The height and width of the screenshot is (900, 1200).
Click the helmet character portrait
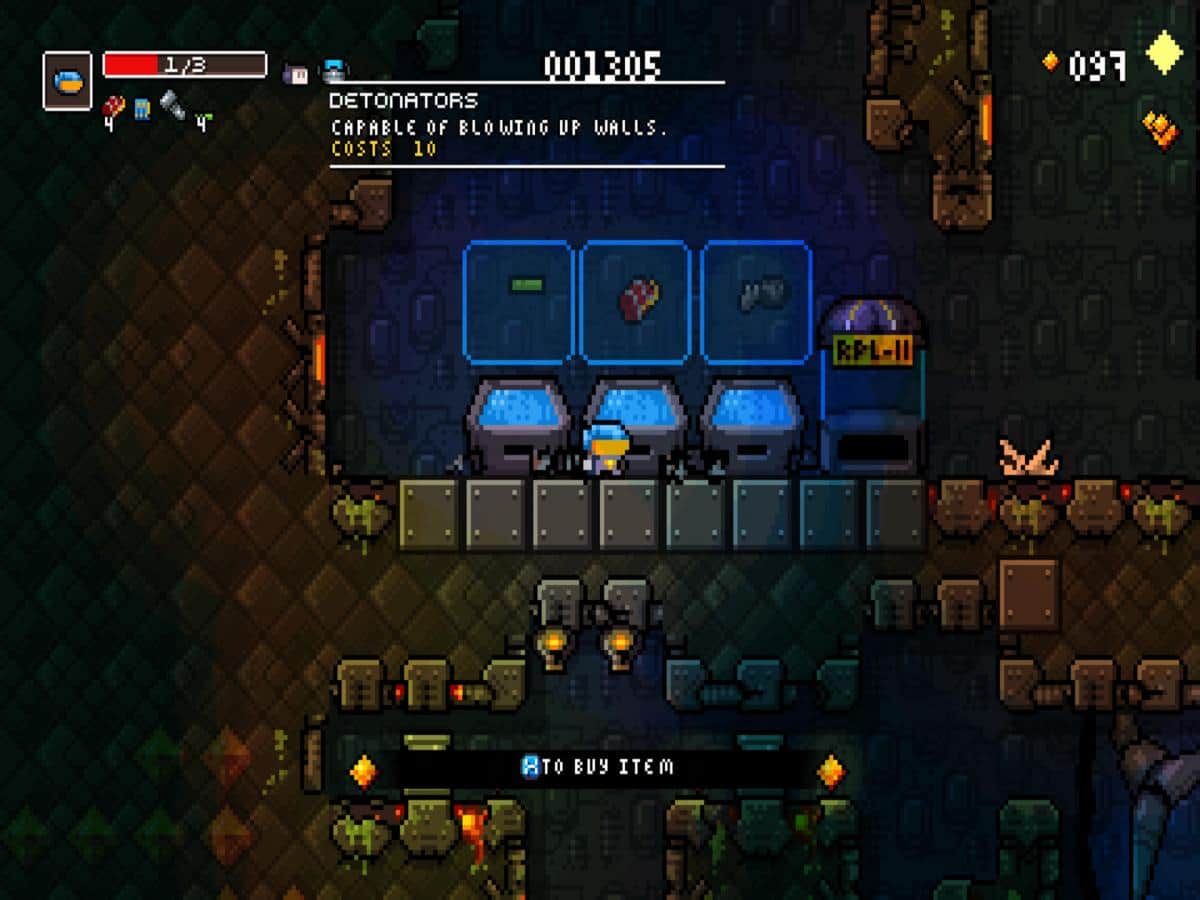(x=68, y=82)
